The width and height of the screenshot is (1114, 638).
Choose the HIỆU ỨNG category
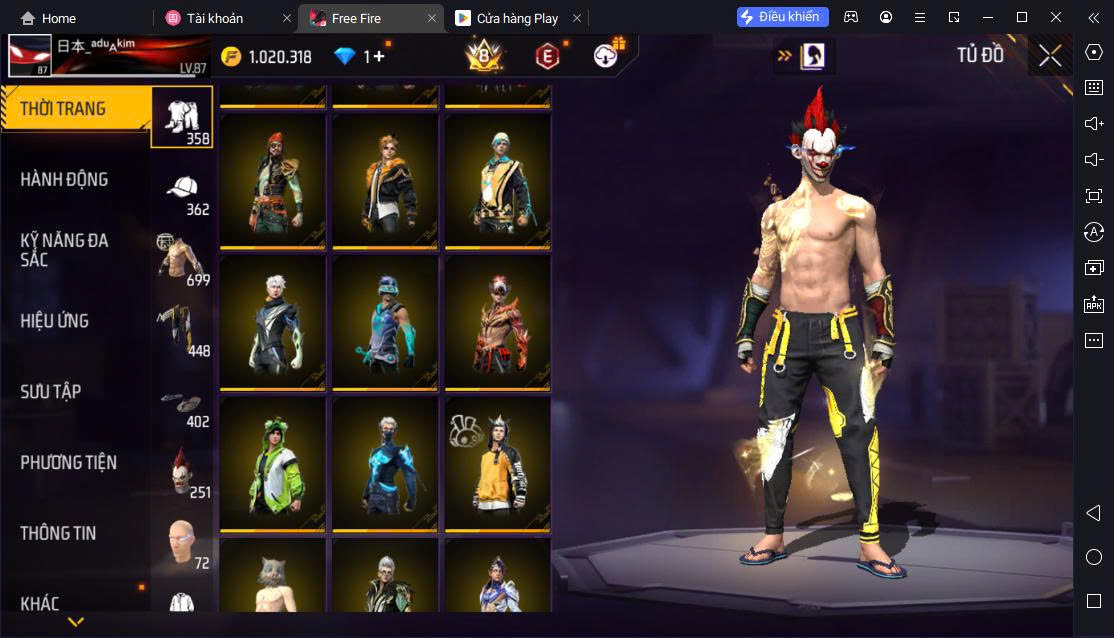point(55,321)
